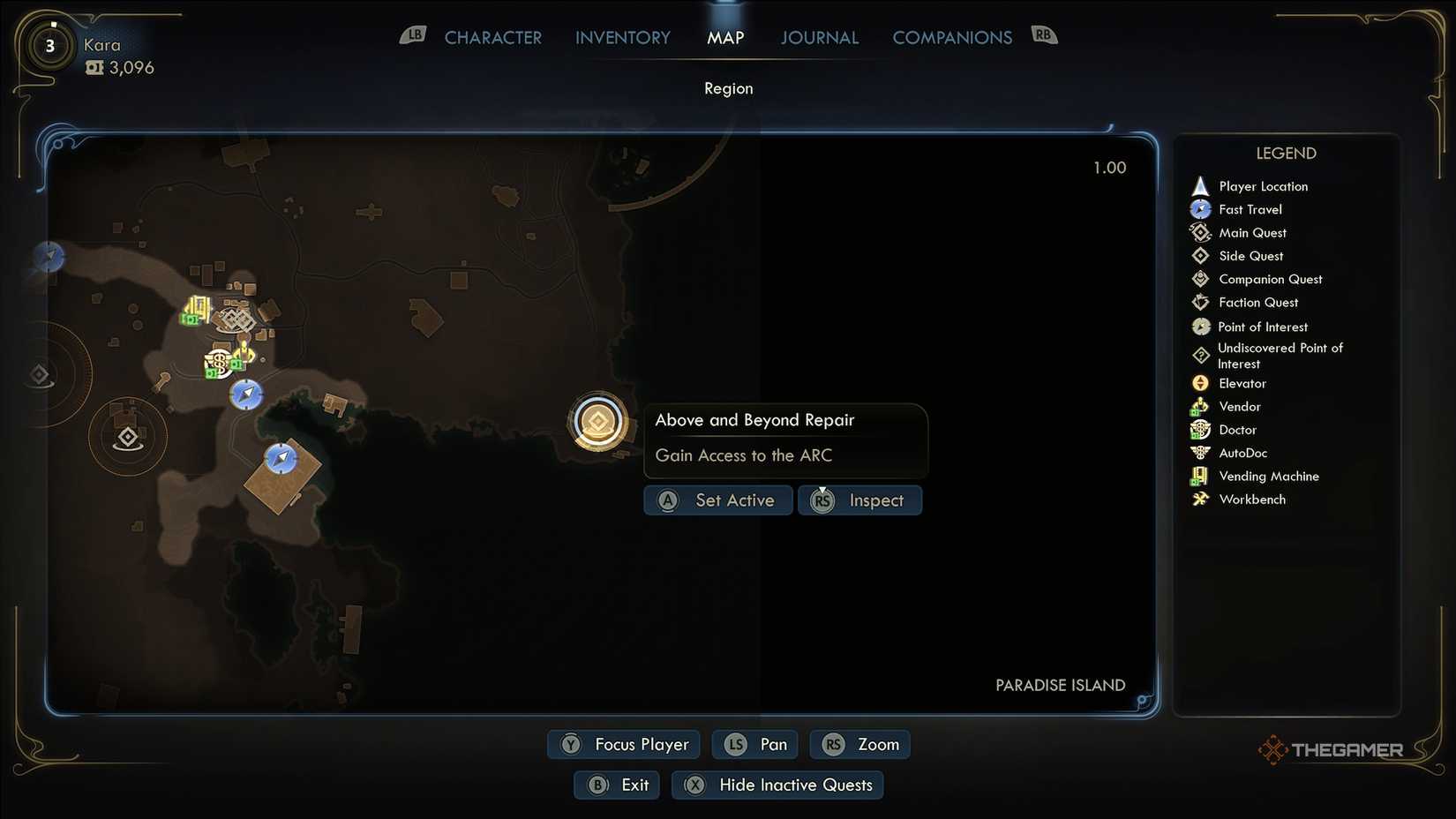
Task: Click the Inspect button
Action: tap(859, 500)
